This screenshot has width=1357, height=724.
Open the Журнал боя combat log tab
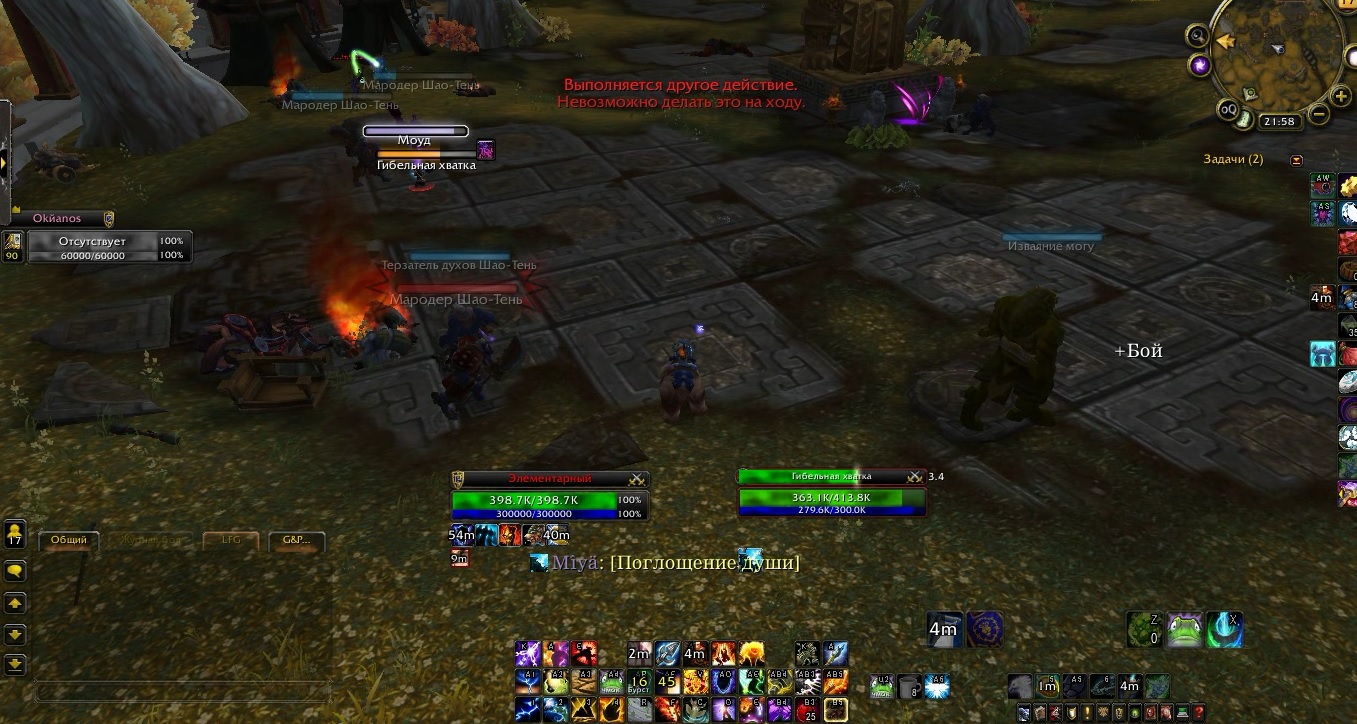(x=151, y=540)
